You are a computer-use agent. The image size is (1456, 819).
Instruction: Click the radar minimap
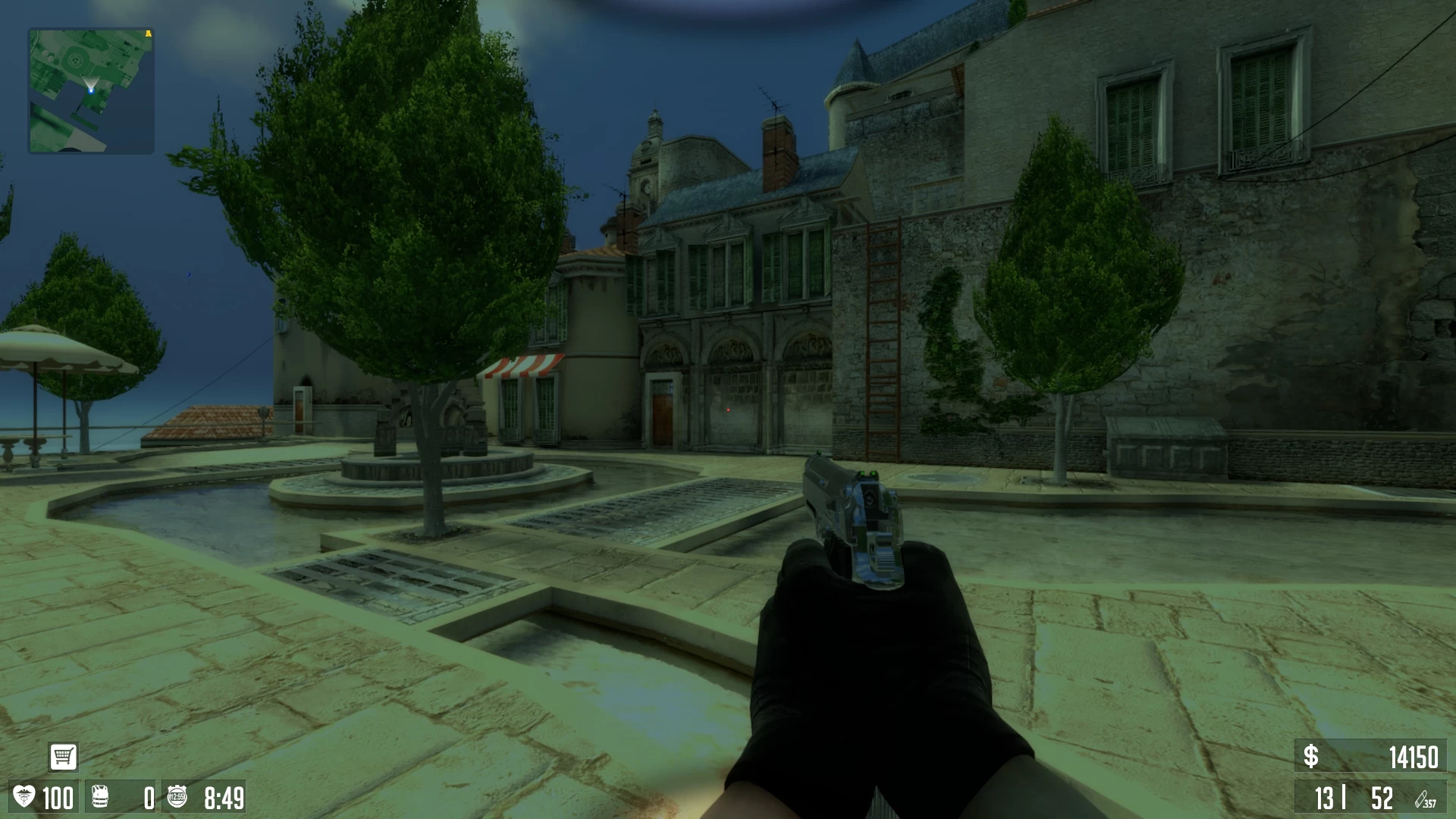tap(91, 91)
